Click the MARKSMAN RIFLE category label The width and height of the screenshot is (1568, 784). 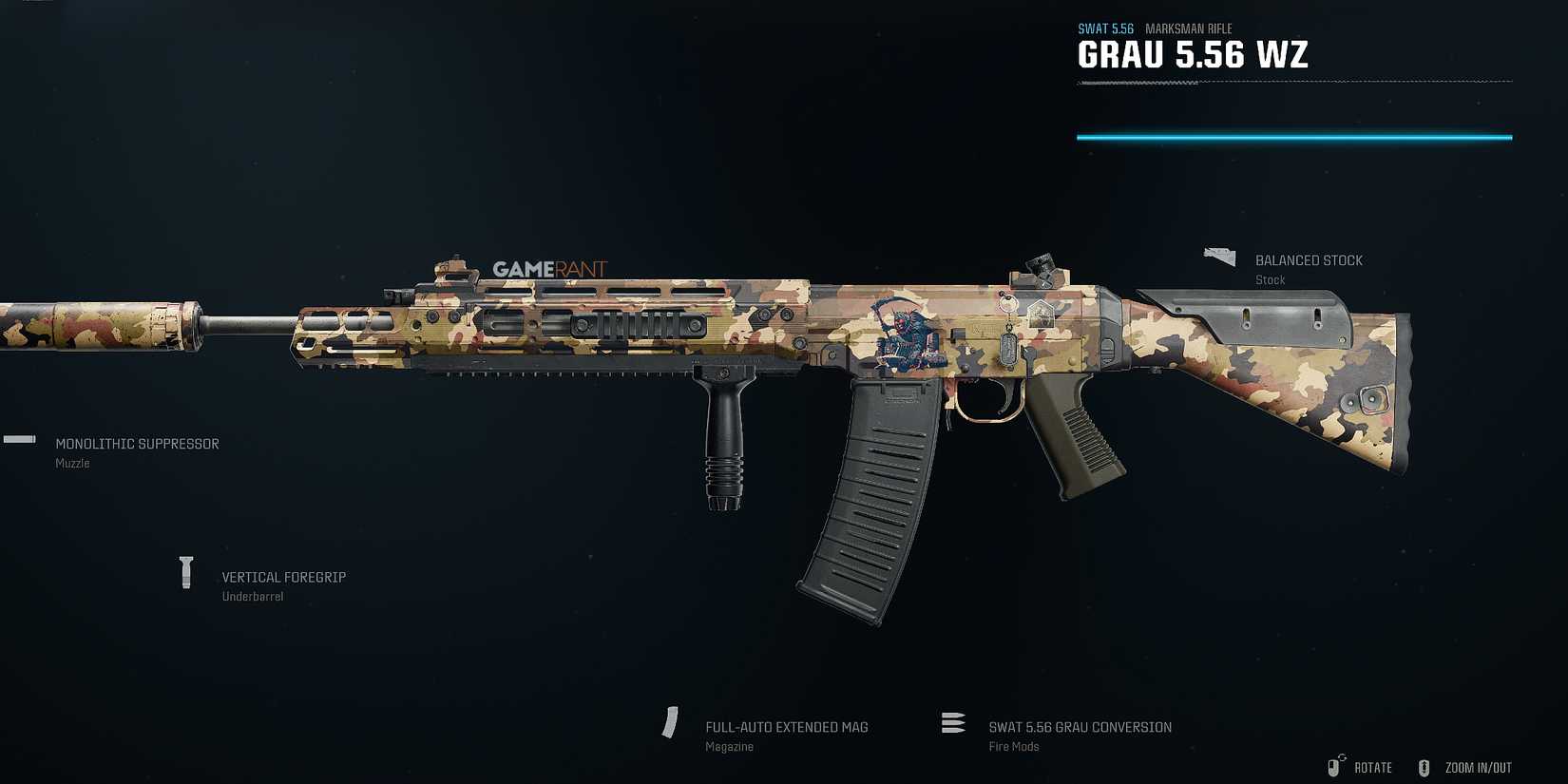tap(1188, 29)
